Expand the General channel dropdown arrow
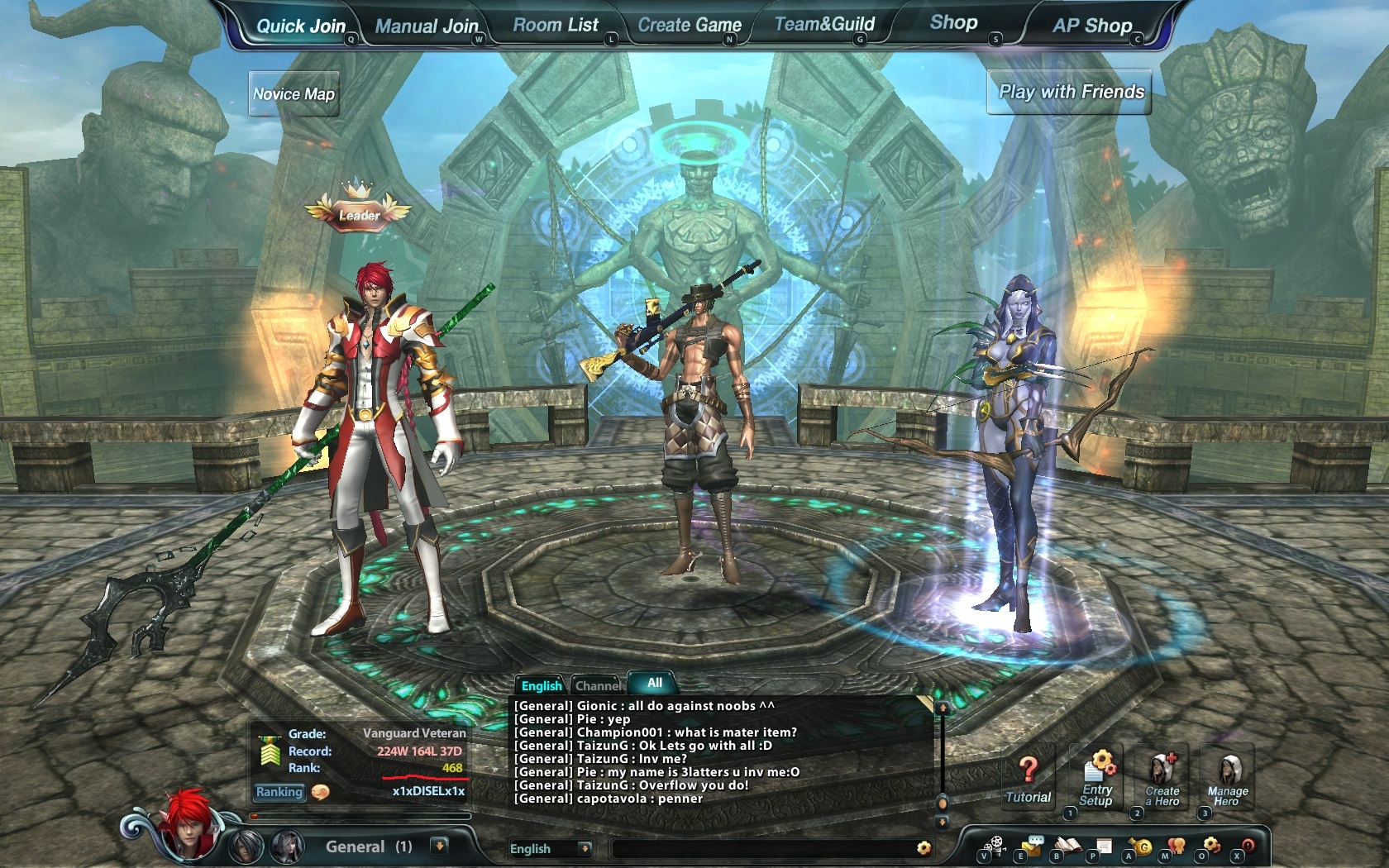 point(440,846)
